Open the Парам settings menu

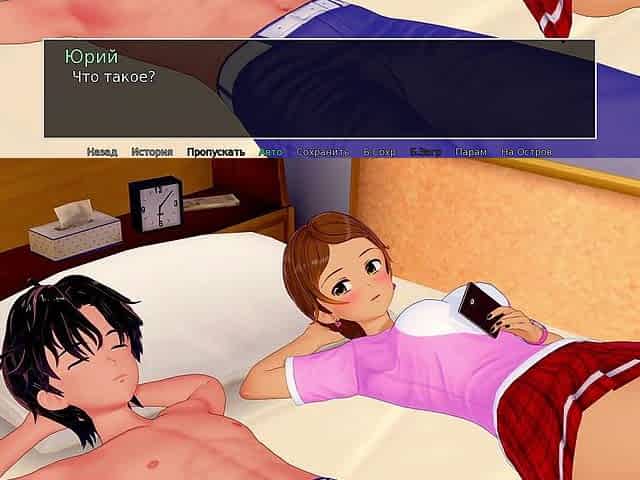coord(470,152)
